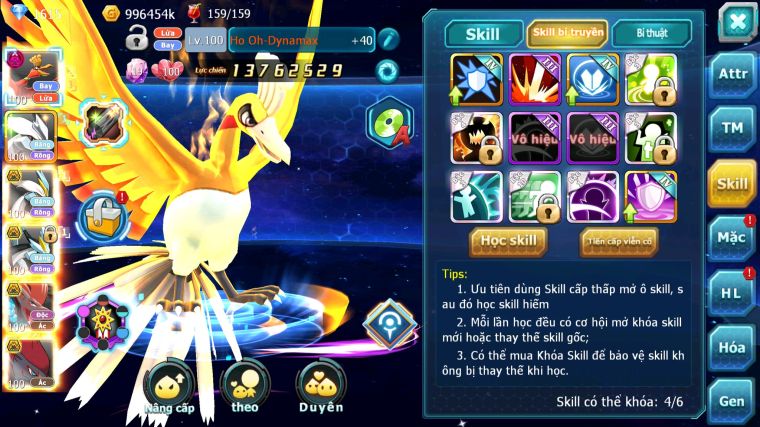Open the Mặc side tab
The image size is (760, 427).
732,238
